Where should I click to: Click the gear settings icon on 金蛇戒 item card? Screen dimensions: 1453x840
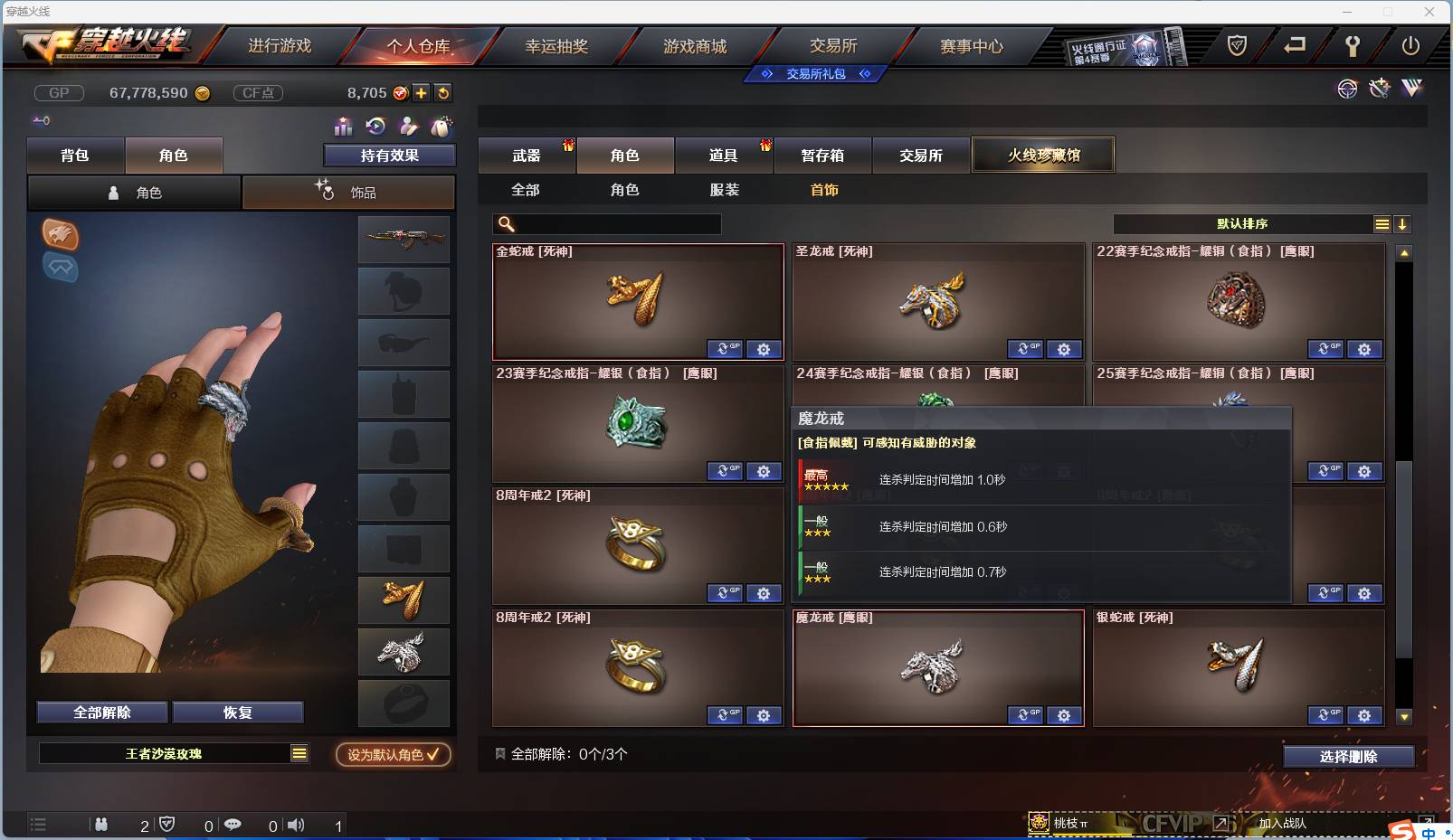click(764, 349)
